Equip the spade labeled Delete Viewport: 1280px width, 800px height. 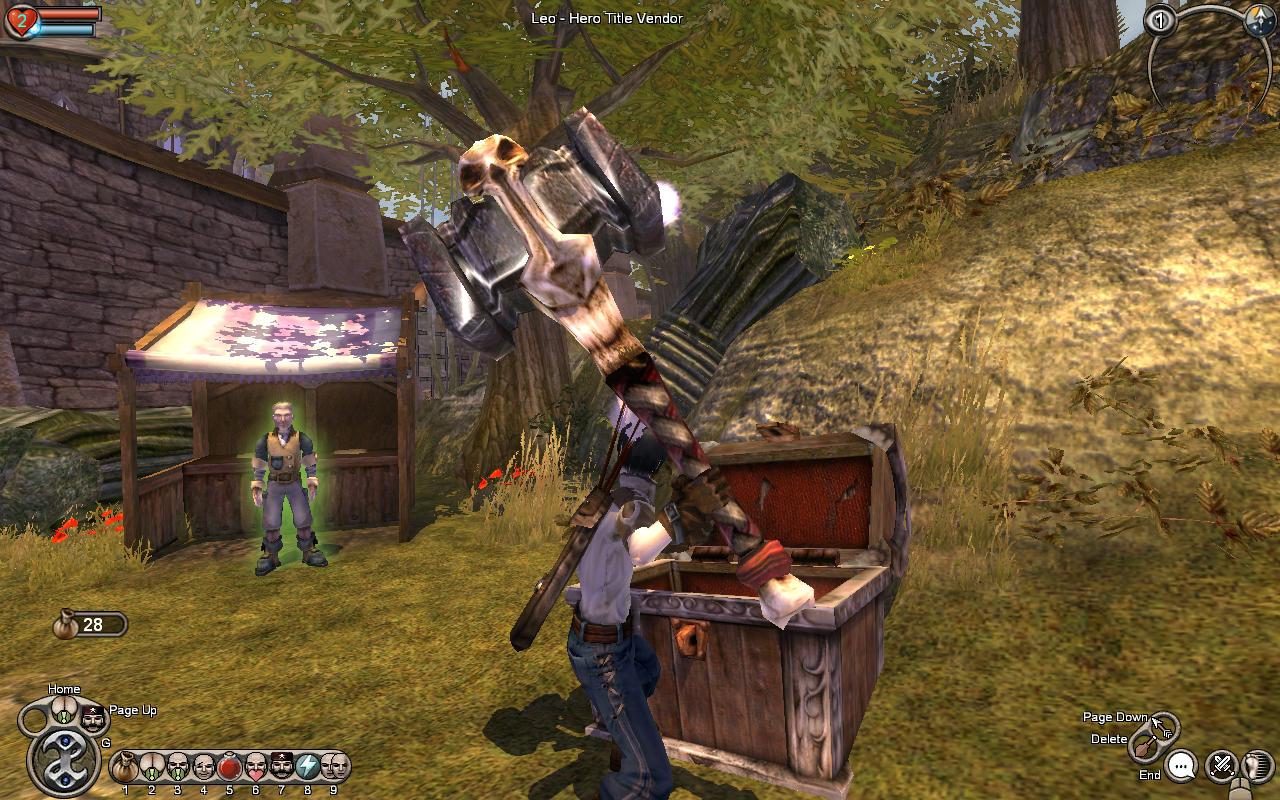[x=1145, y=745]
